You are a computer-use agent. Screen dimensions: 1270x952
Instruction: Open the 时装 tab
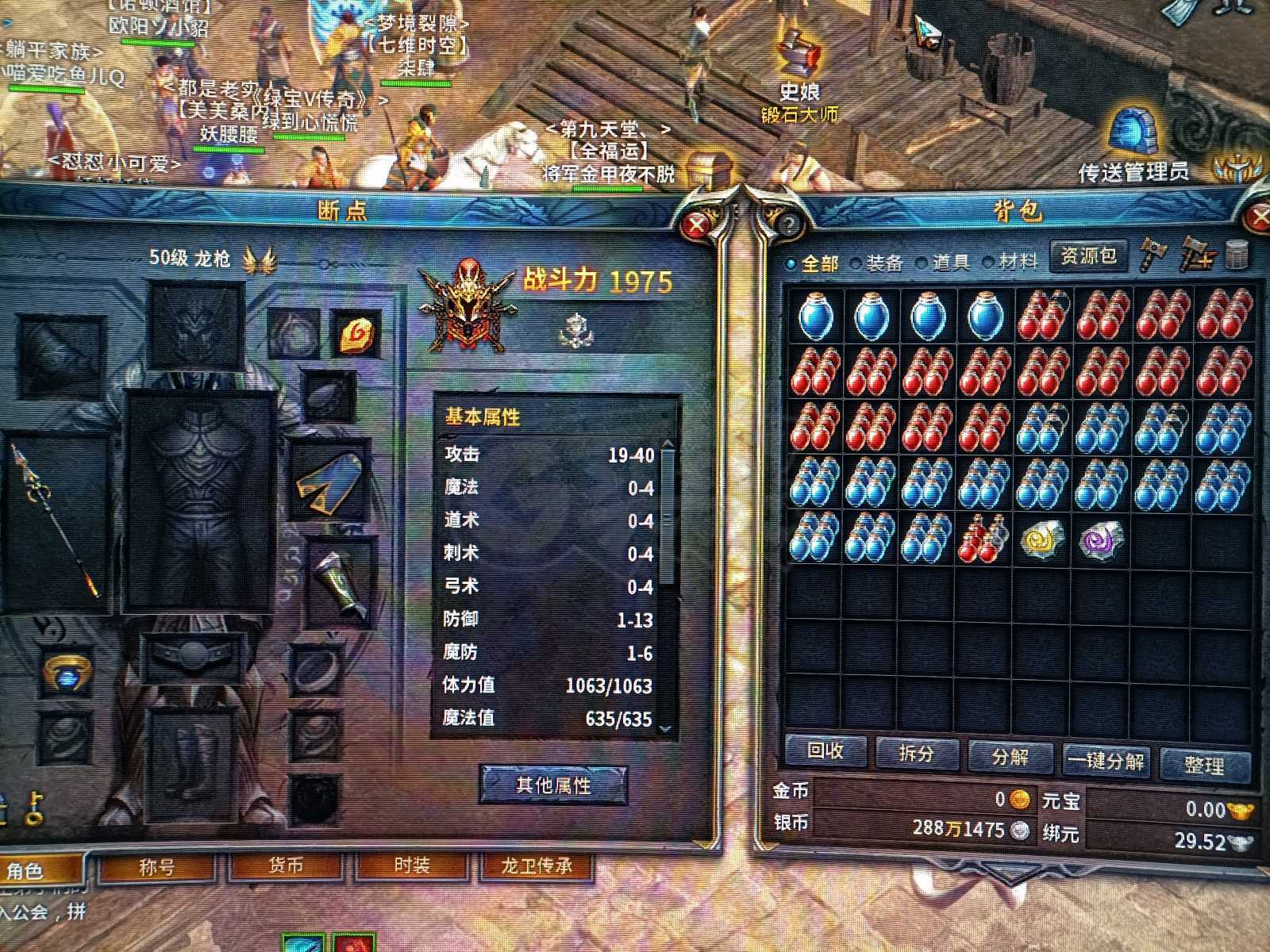[x=411, y=866]
